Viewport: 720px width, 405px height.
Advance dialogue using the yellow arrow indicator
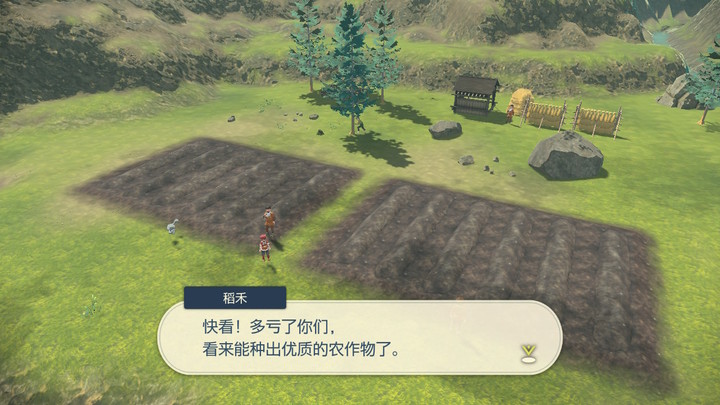coord(527,351)
